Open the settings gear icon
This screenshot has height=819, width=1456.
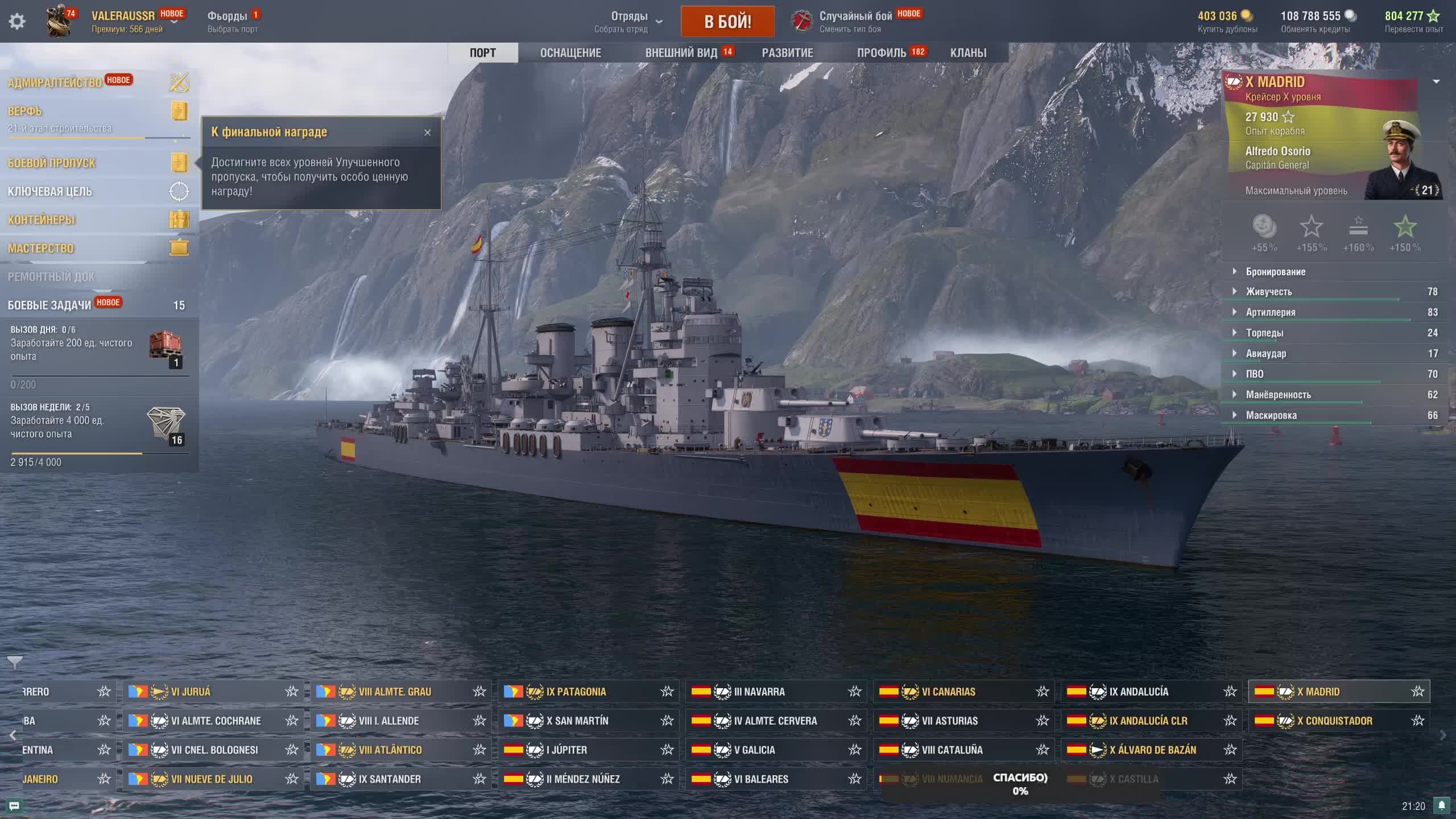[17, 22]
